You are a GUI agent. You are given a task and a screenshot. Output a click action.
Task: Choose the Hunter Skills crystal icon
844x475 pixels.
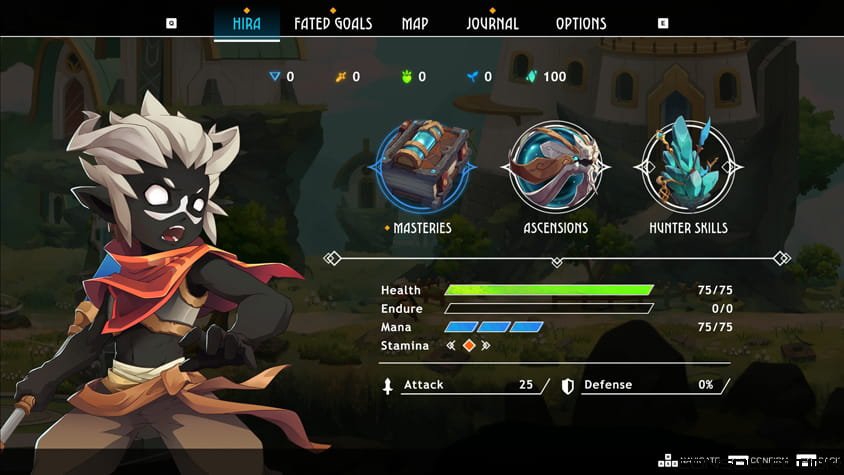tap(688, 166)
